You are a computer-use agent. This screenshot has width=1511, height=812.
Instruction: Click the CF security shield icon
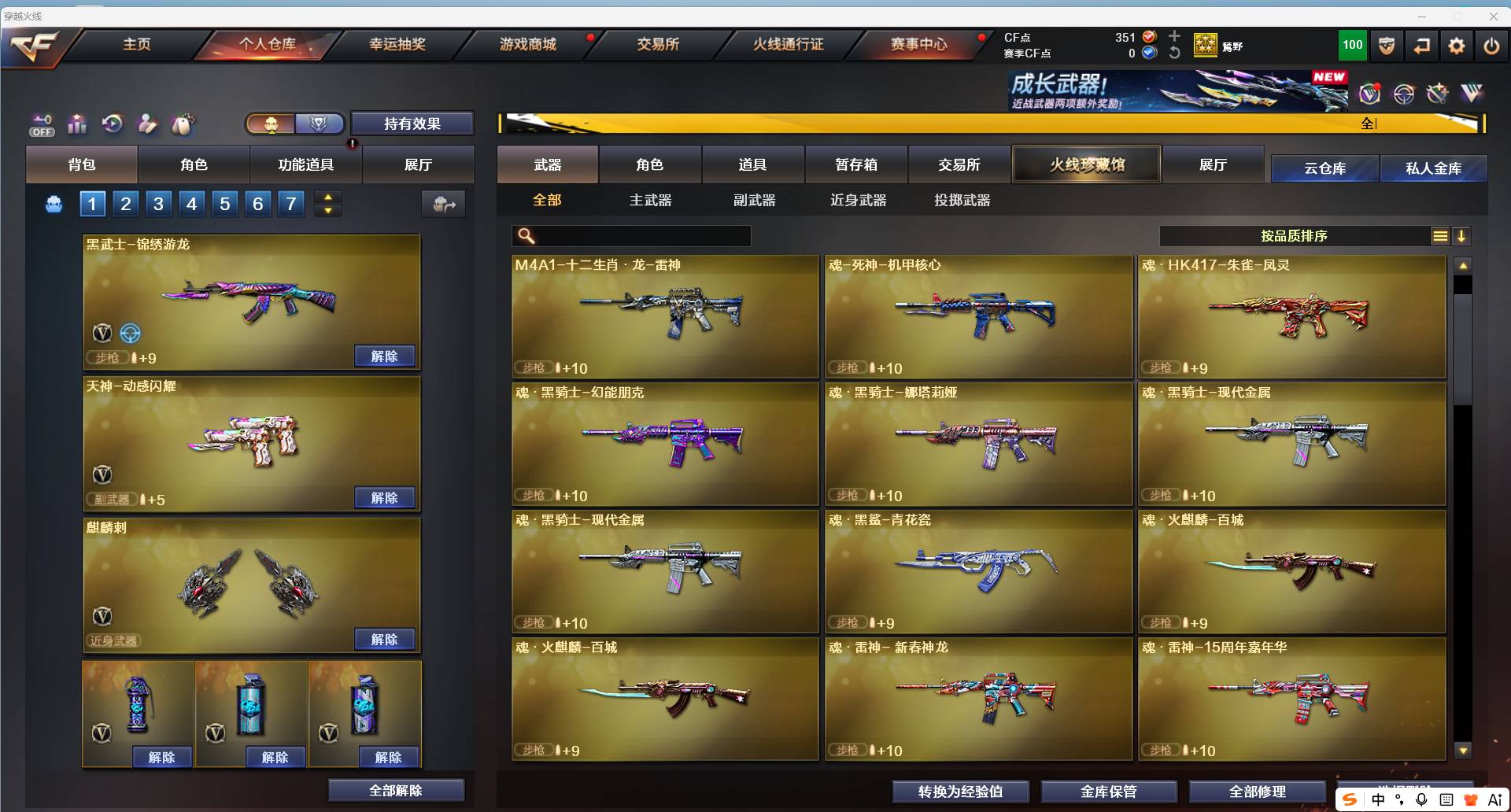[x=1386, y=46]
